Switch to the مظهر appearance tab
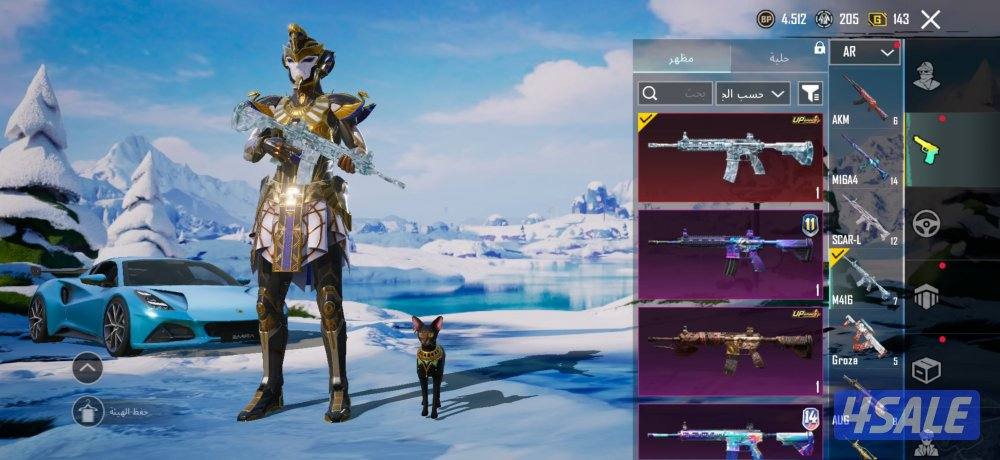 tap(685, 58)
